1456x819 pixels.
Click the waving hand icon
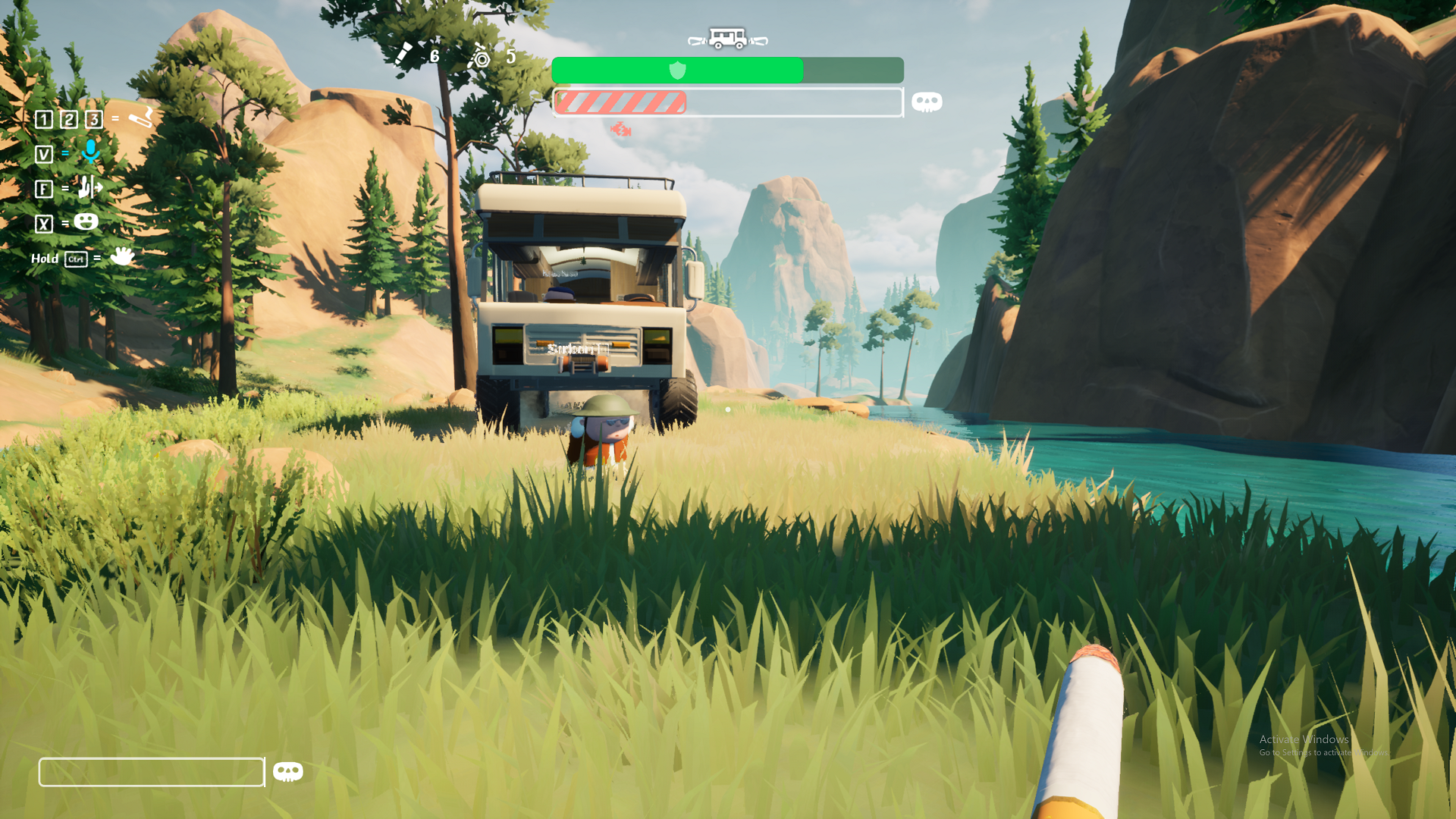click(121, 256)
